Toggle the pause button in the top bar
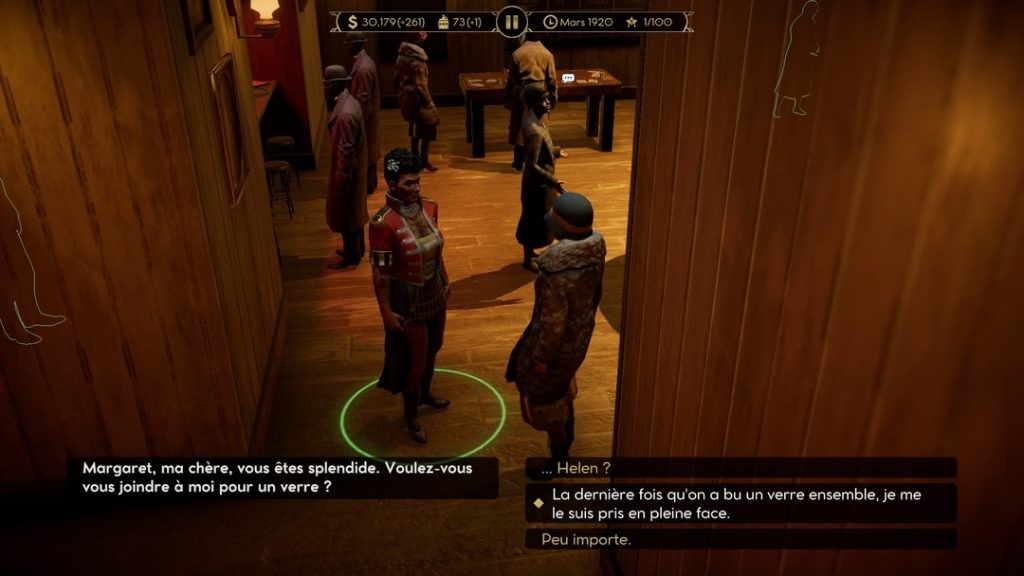1024x576 pixels. pyautogui.click(x=511, y=21)
